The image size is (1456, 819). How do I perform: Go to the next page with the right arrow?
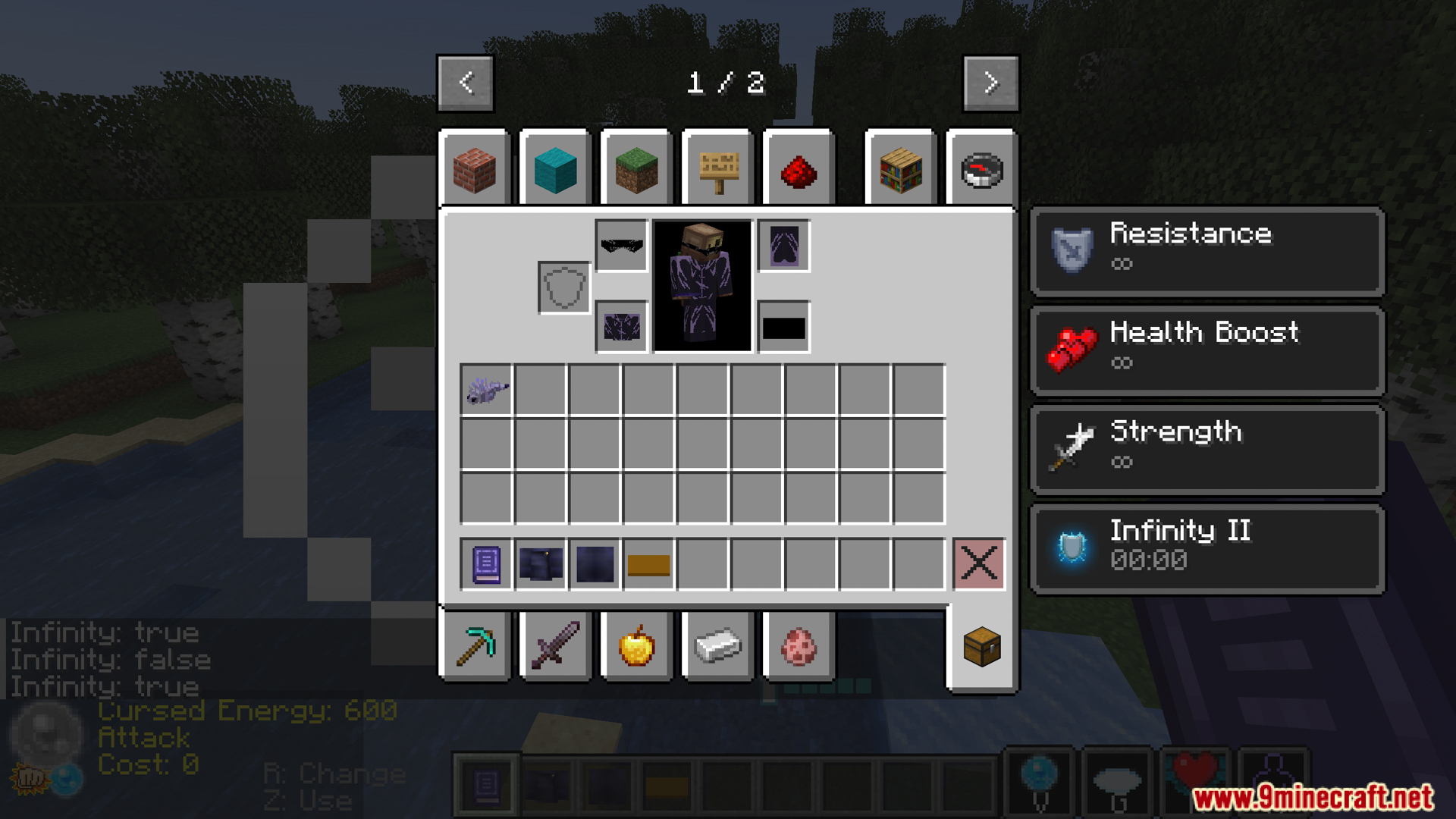990,83
